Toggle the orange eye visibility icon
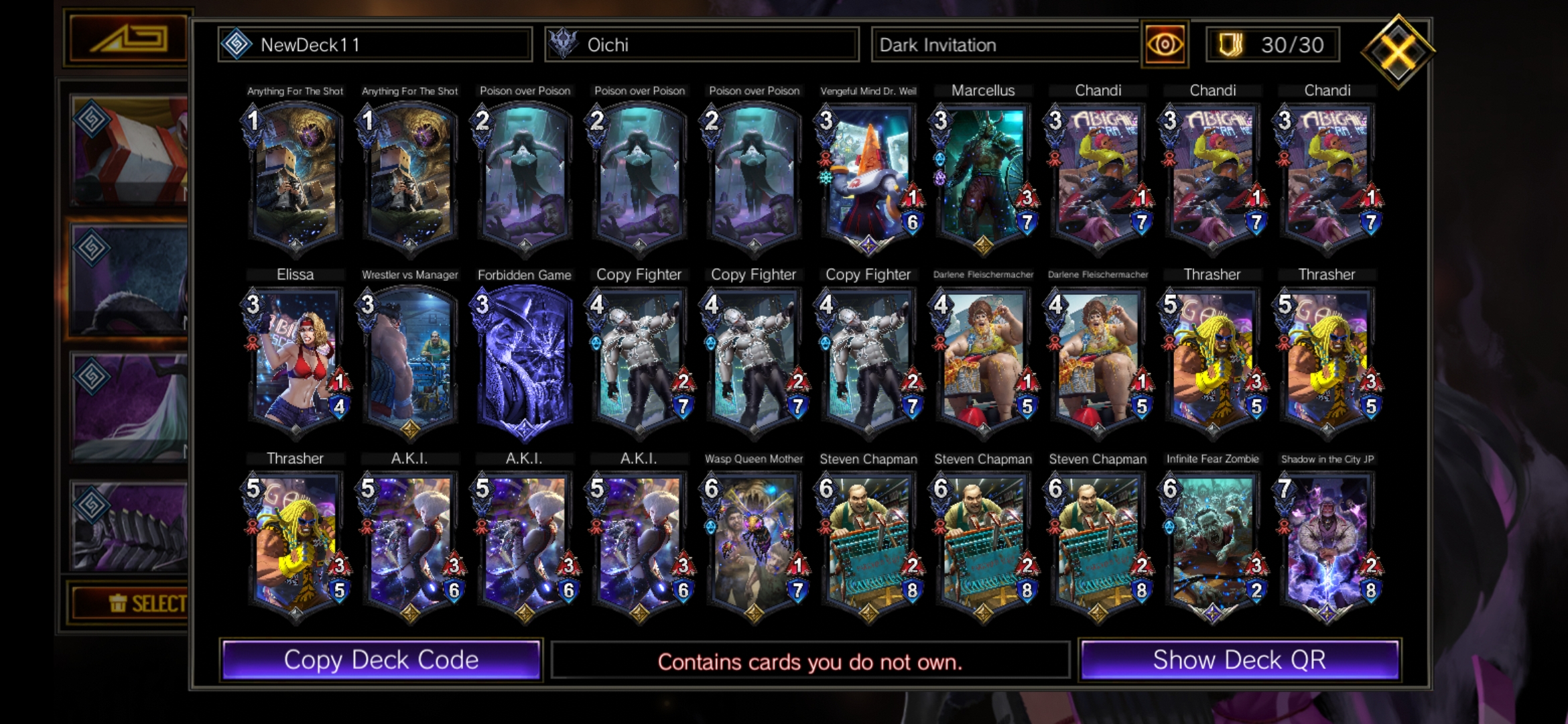The width and height of the screenshot is (1568, 724). click(x=1165, y=45)
